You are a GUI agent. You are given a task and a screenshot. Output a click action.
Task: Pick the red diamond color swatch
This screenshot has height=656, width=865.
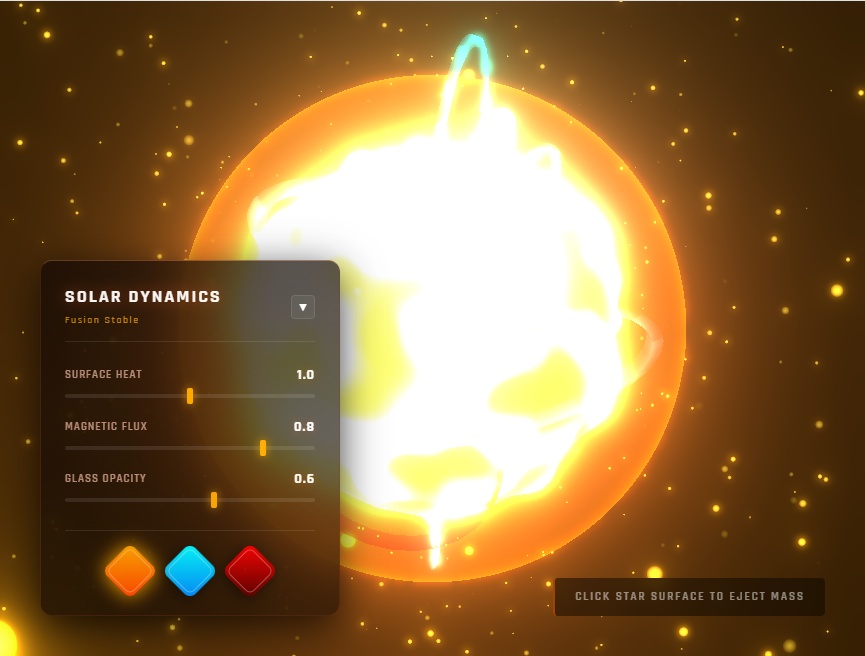[x=250, y=571]
